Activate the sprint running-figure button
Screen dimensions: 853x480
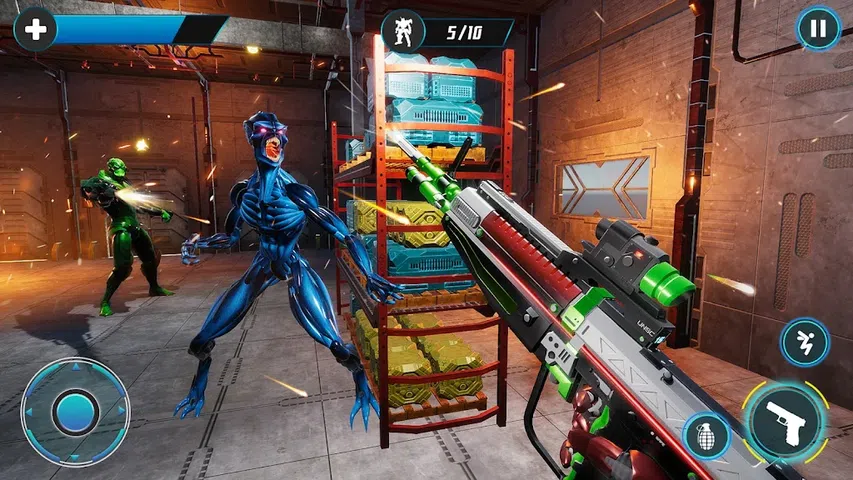[x=804, y=342]
